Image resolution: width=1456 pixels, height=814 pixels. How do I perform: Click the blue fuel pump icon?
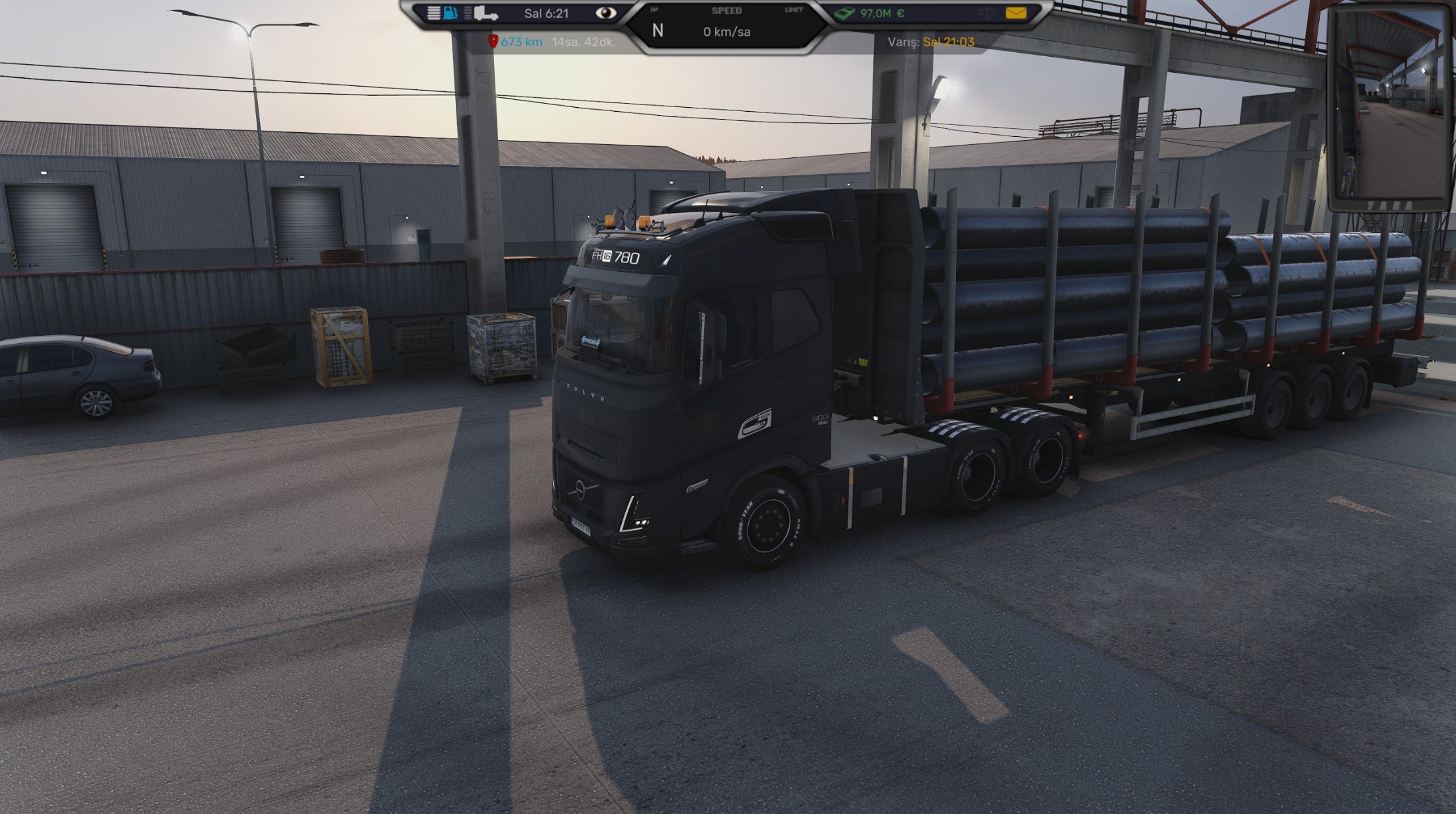click(450, 13)
